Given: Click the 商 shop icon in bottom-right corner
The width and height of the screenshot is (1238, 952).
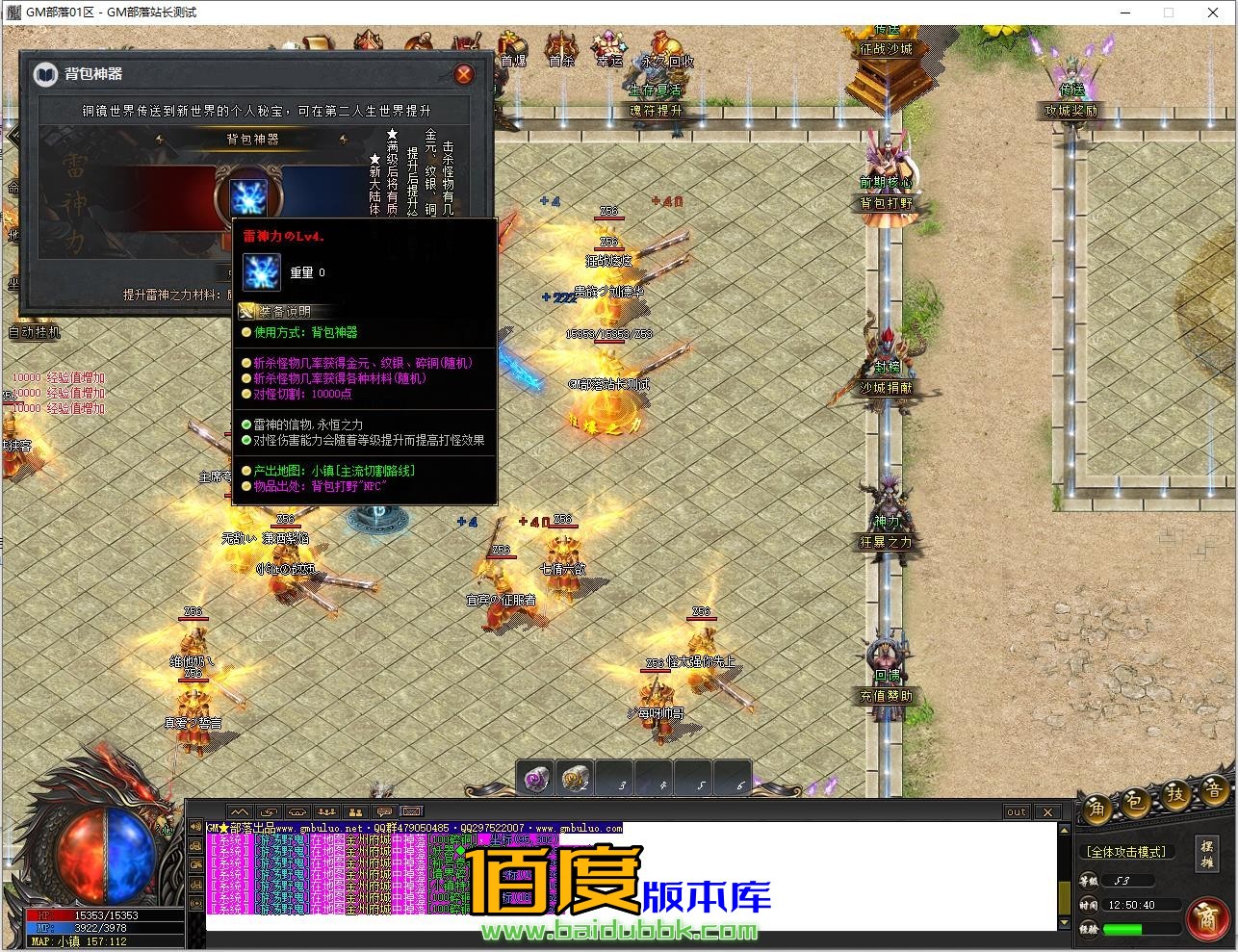Looking at the screenshot, I should coord(1208,916).
